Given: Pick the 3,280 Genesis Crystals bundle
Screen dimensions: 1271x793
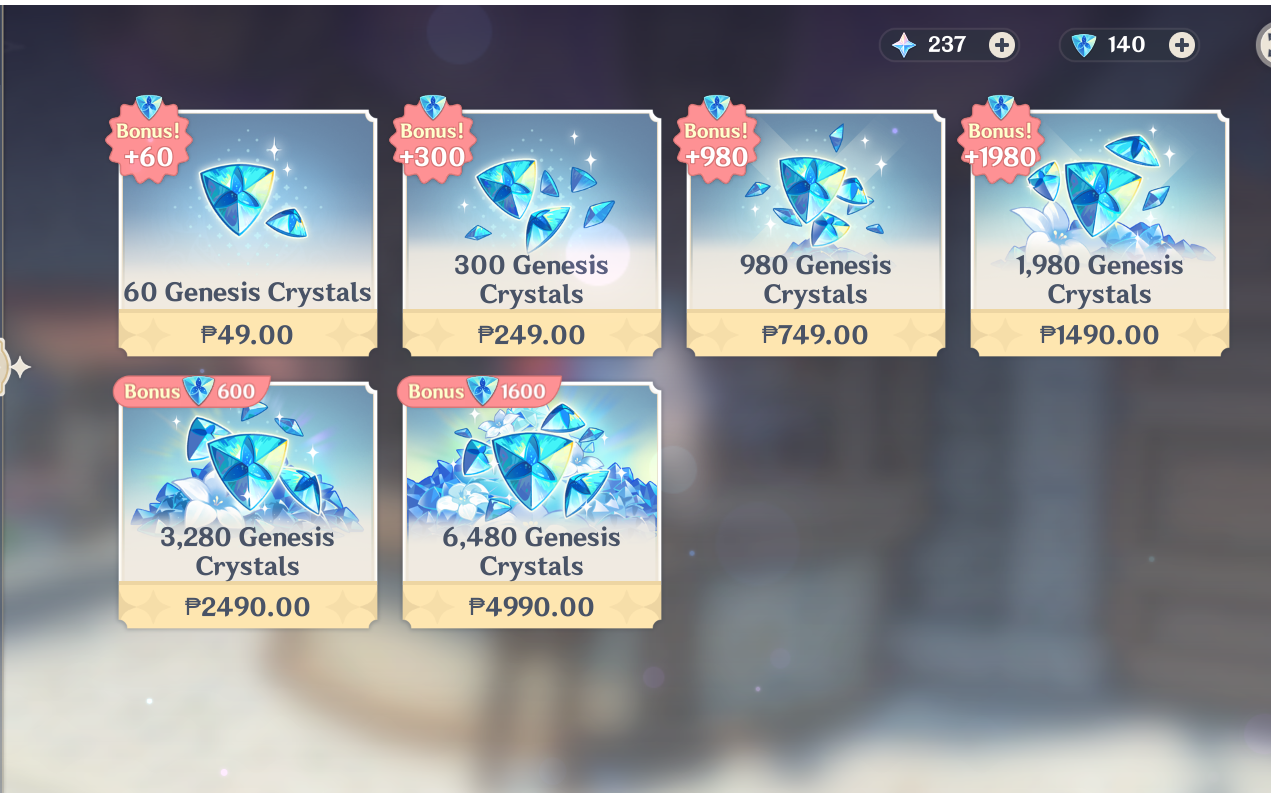Looking at the screenshot, I should click(247, 507).
